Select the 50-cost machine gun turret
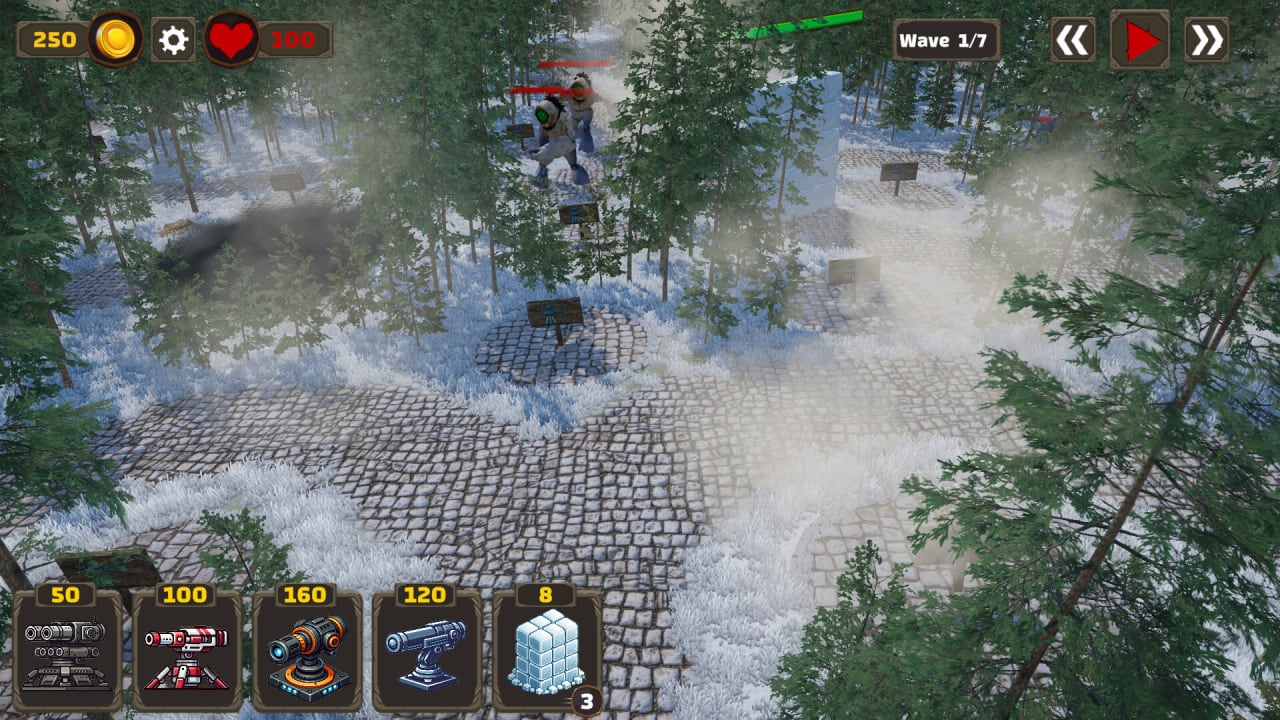Image resolution: width=1280 pixels, height=720 pixels. pos(67,650)
